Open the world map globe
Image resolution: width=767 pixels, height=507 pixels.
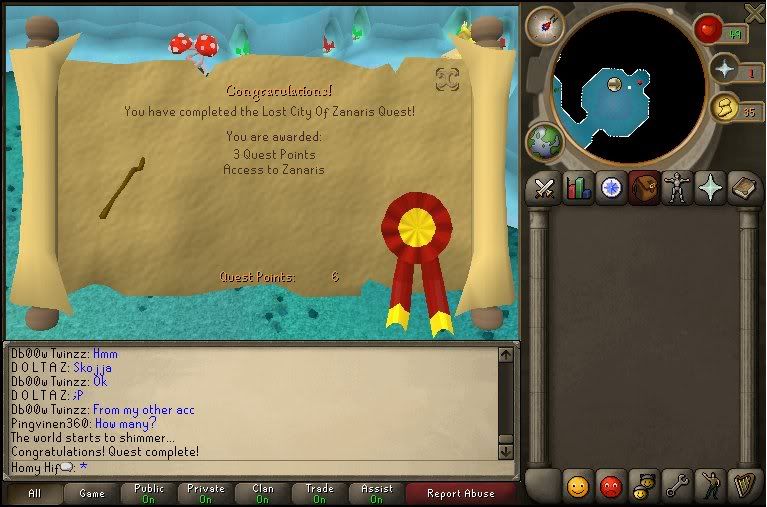coord(544,141)
